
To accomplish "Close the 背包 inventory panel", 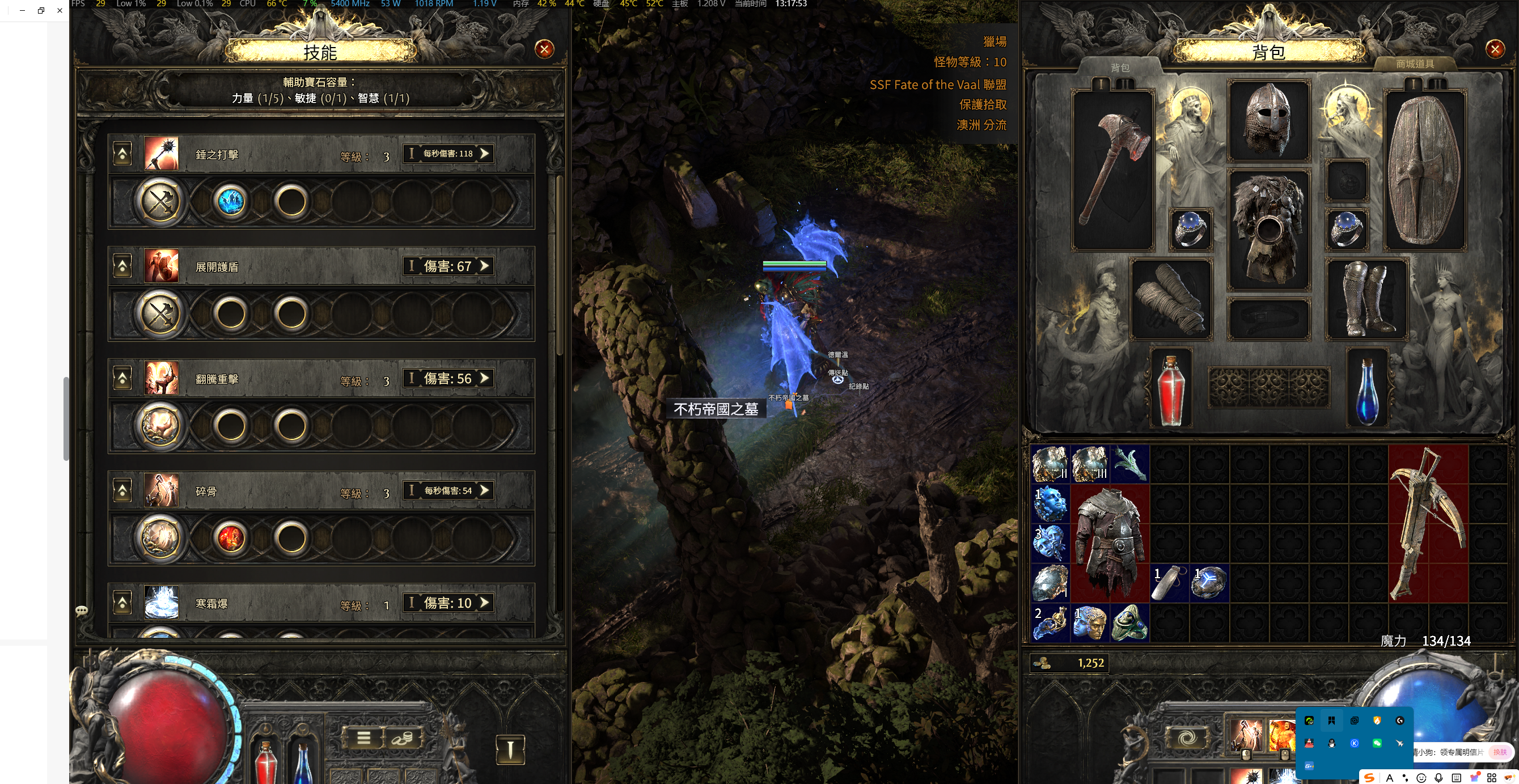I will [1494, 49].
